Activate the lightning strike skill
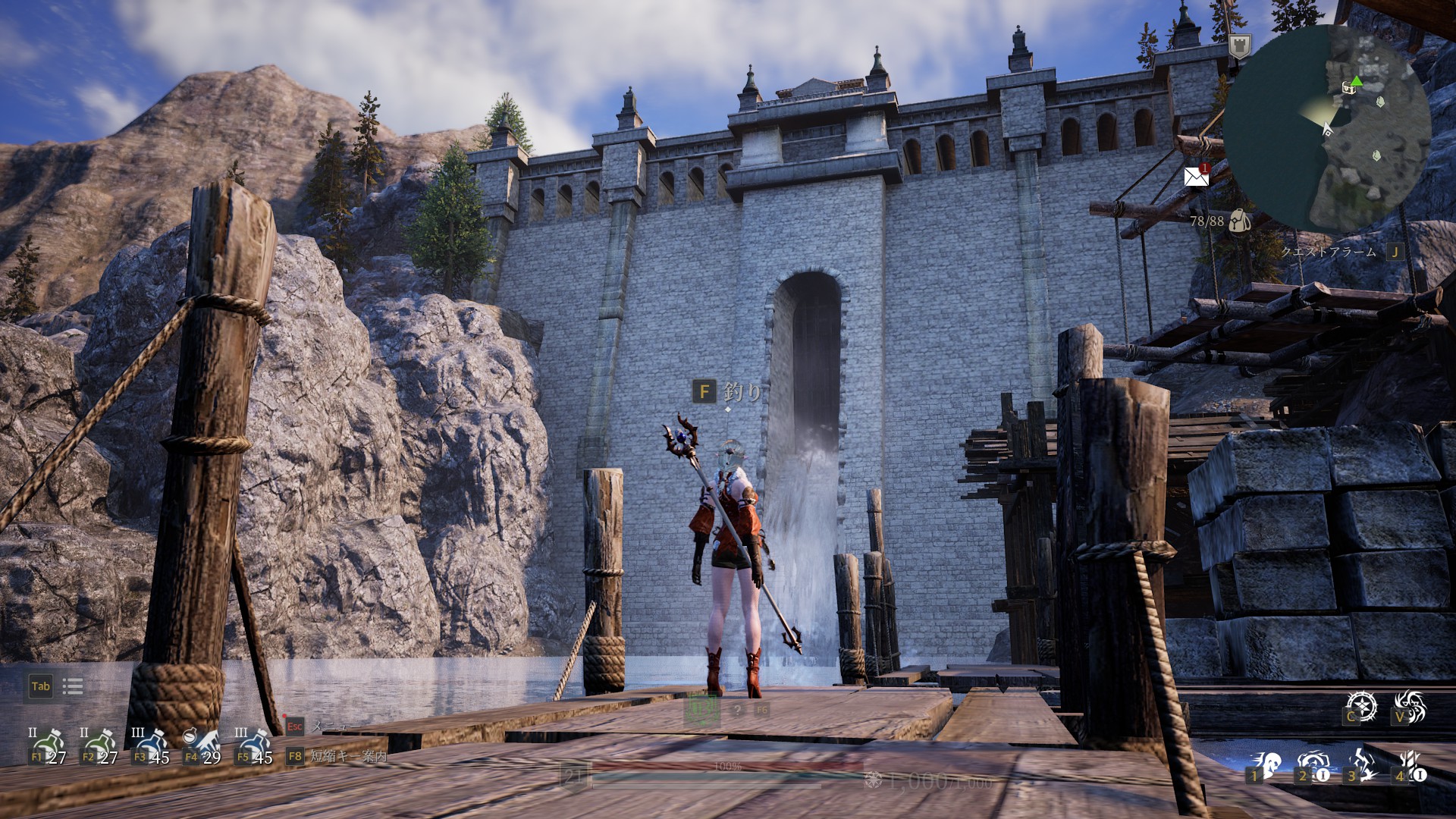Image resolution: width=1456 pixels, height=819 pixels. click(1361, 766)
